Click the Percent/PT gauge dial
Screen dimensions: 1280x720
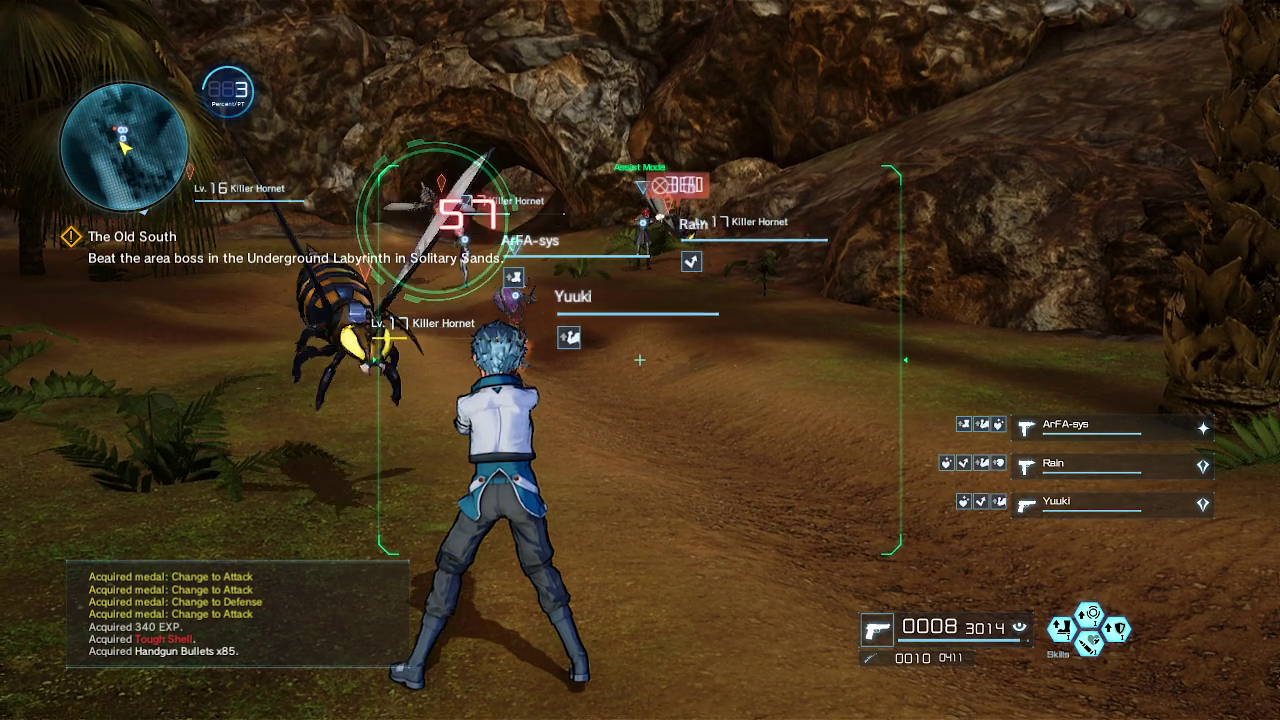pos(228,92)
